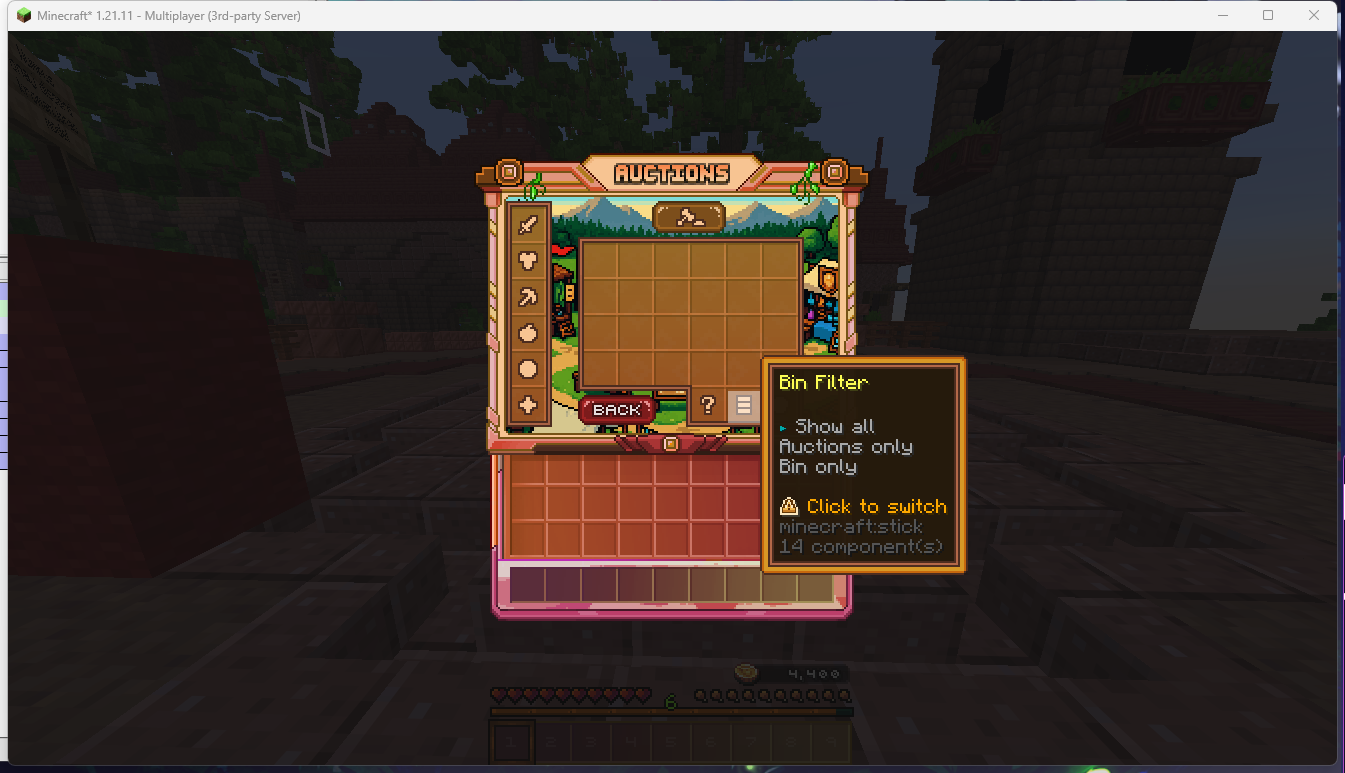Select the pickaxe category filter
1345x773 pixels.
[528, 297]
